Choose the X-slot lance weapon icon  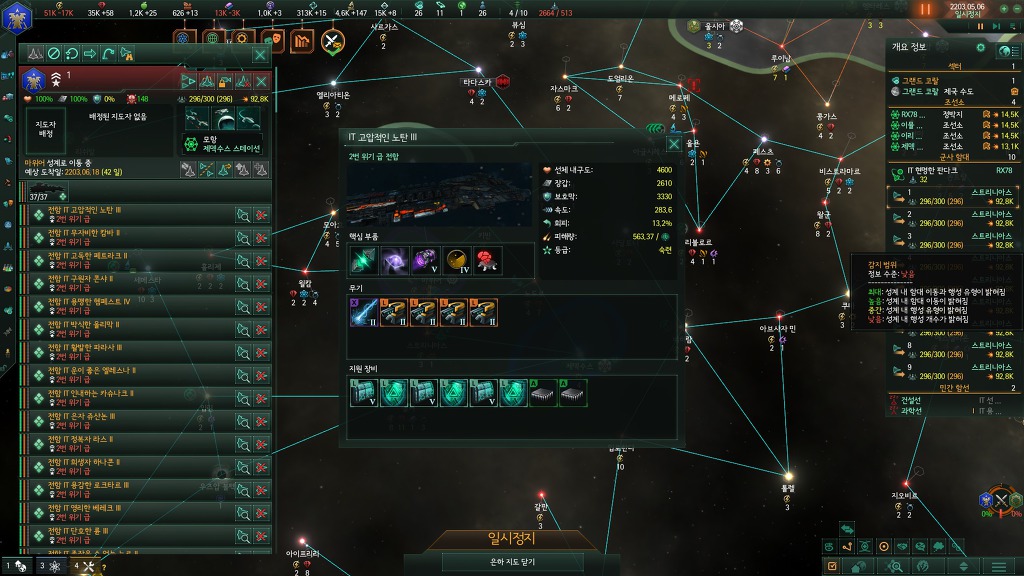point(362,313)
